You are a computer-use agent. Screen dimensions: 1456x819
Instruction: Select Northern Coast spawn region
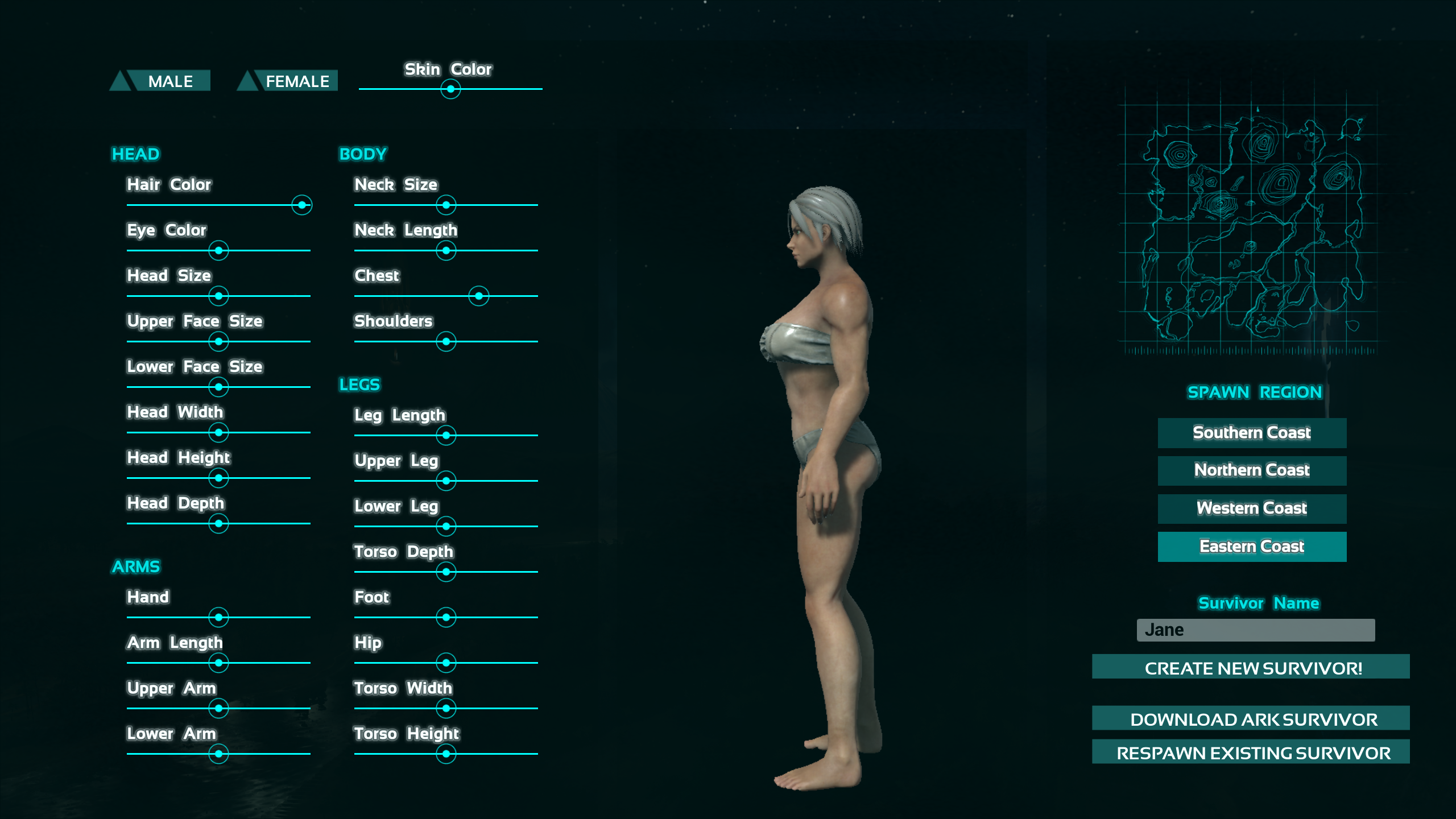(x=1252, y=470)
